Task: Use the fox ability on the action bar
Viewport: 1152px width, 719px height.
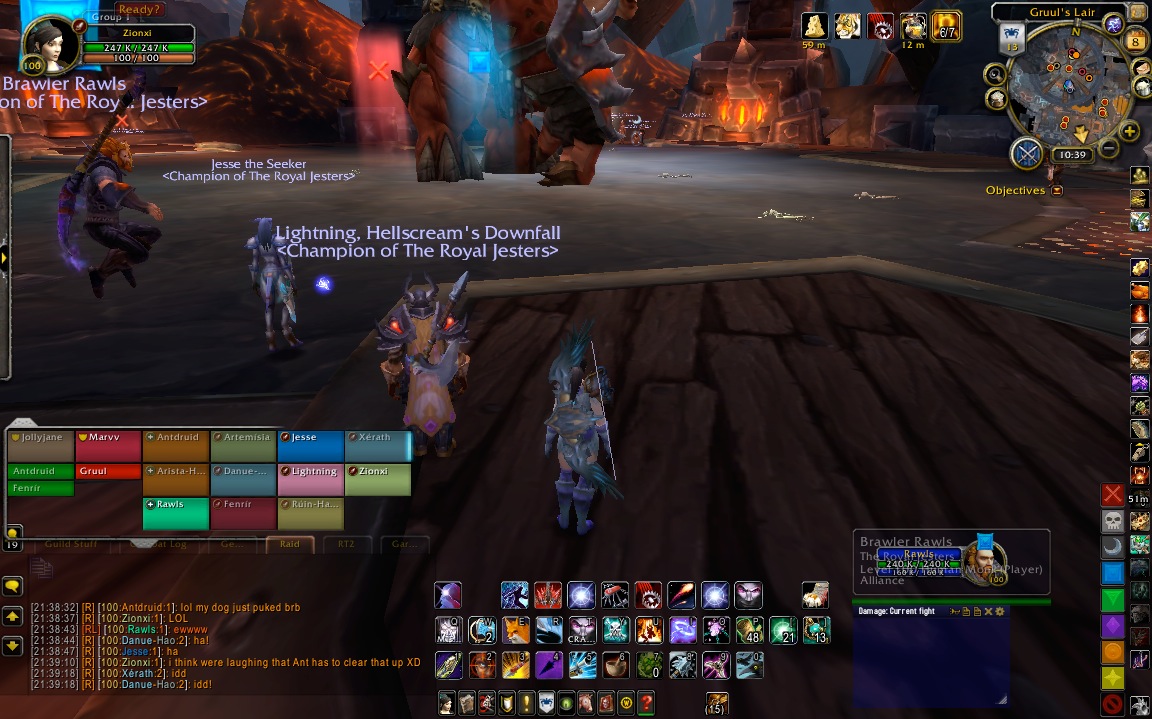Action: pos(516,630)
